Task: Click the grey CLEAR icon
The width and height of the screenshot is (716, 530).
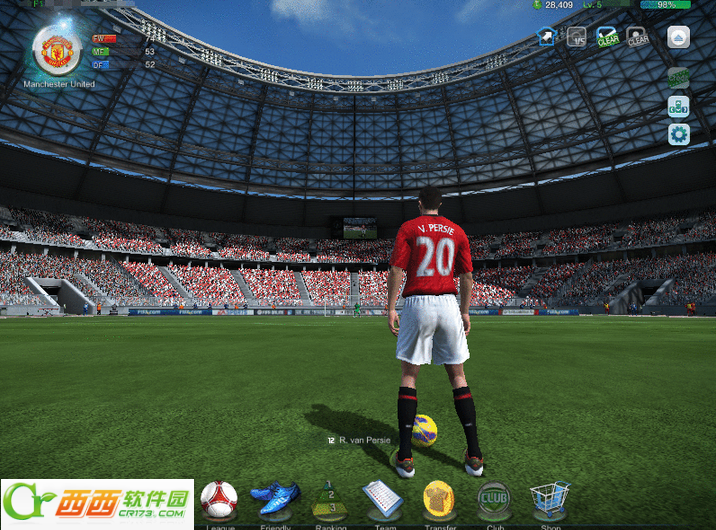Action: click(637, 37)
